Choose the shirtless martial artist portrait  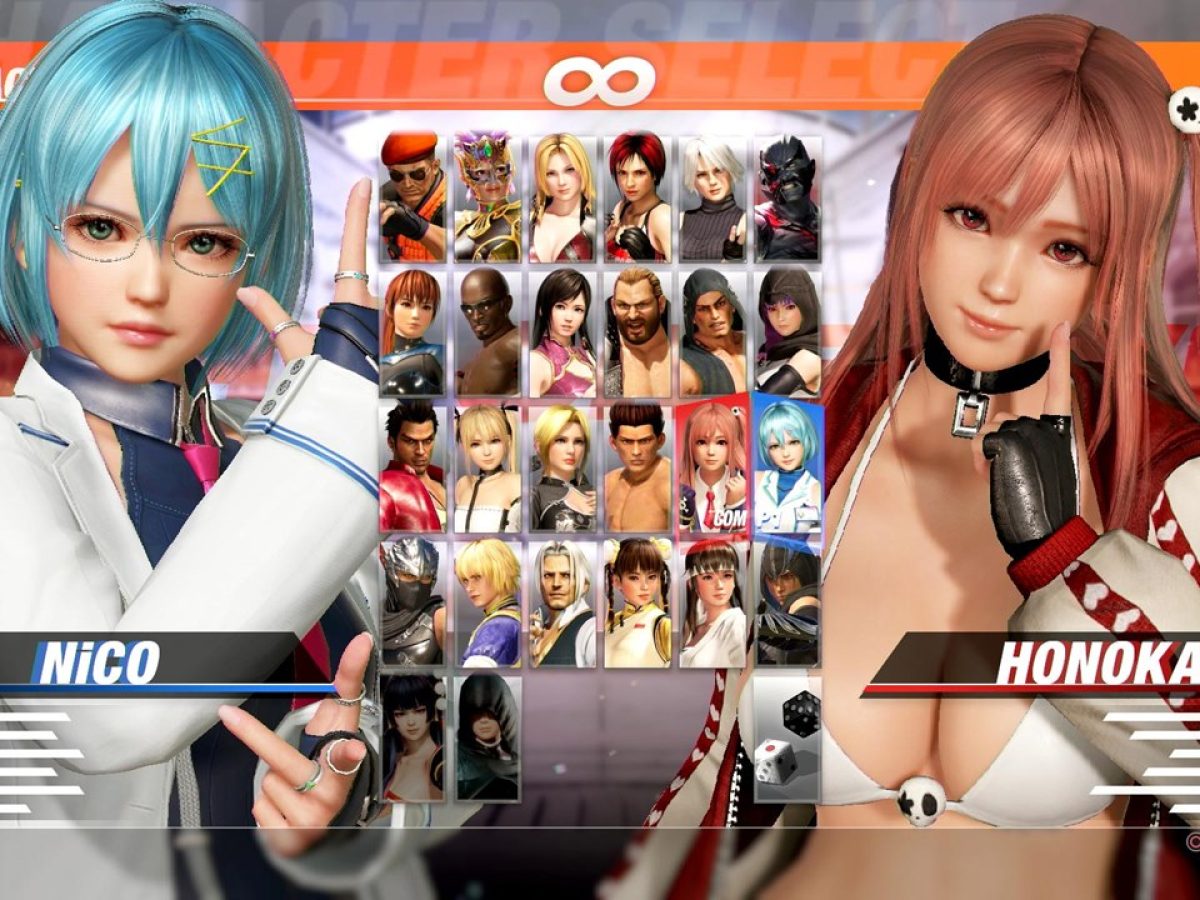point(637,467)
